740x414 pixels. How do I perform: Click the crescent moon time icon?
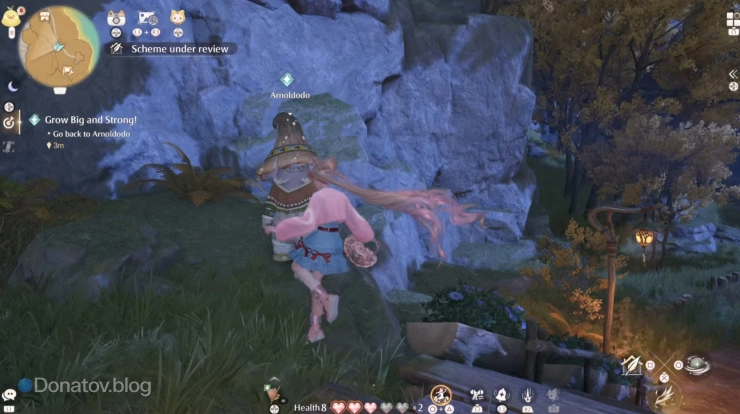(14, 86)
